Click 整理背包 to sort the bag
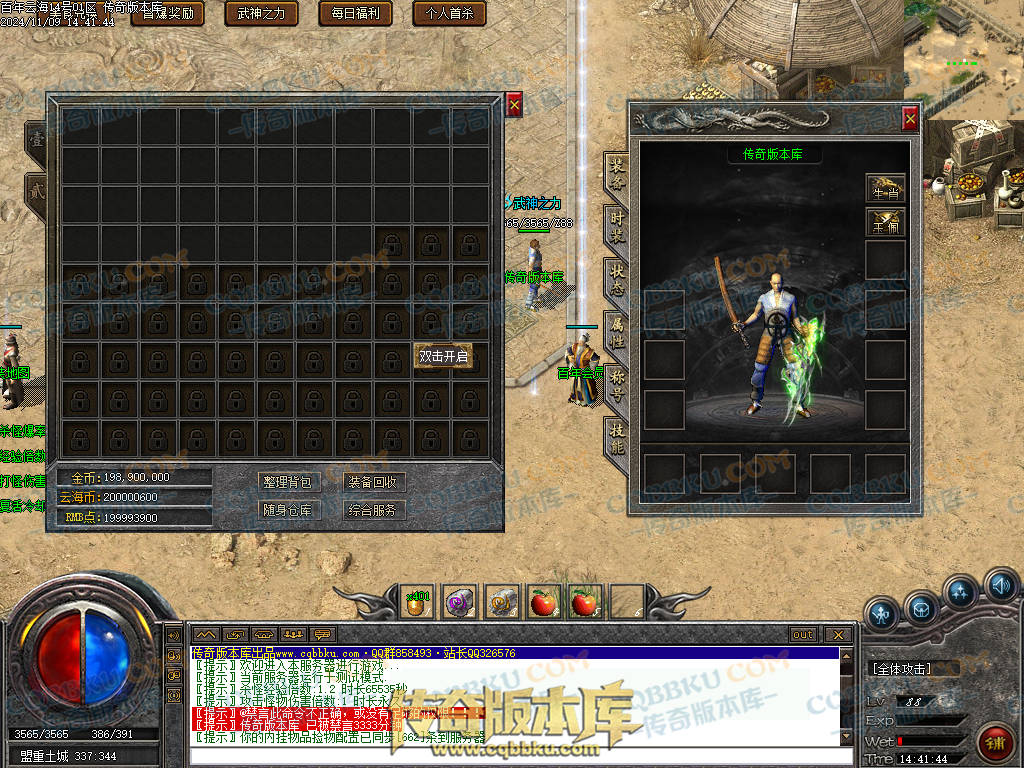Image resolution: width=1024 pixels, height=768 pixels. 287,482
